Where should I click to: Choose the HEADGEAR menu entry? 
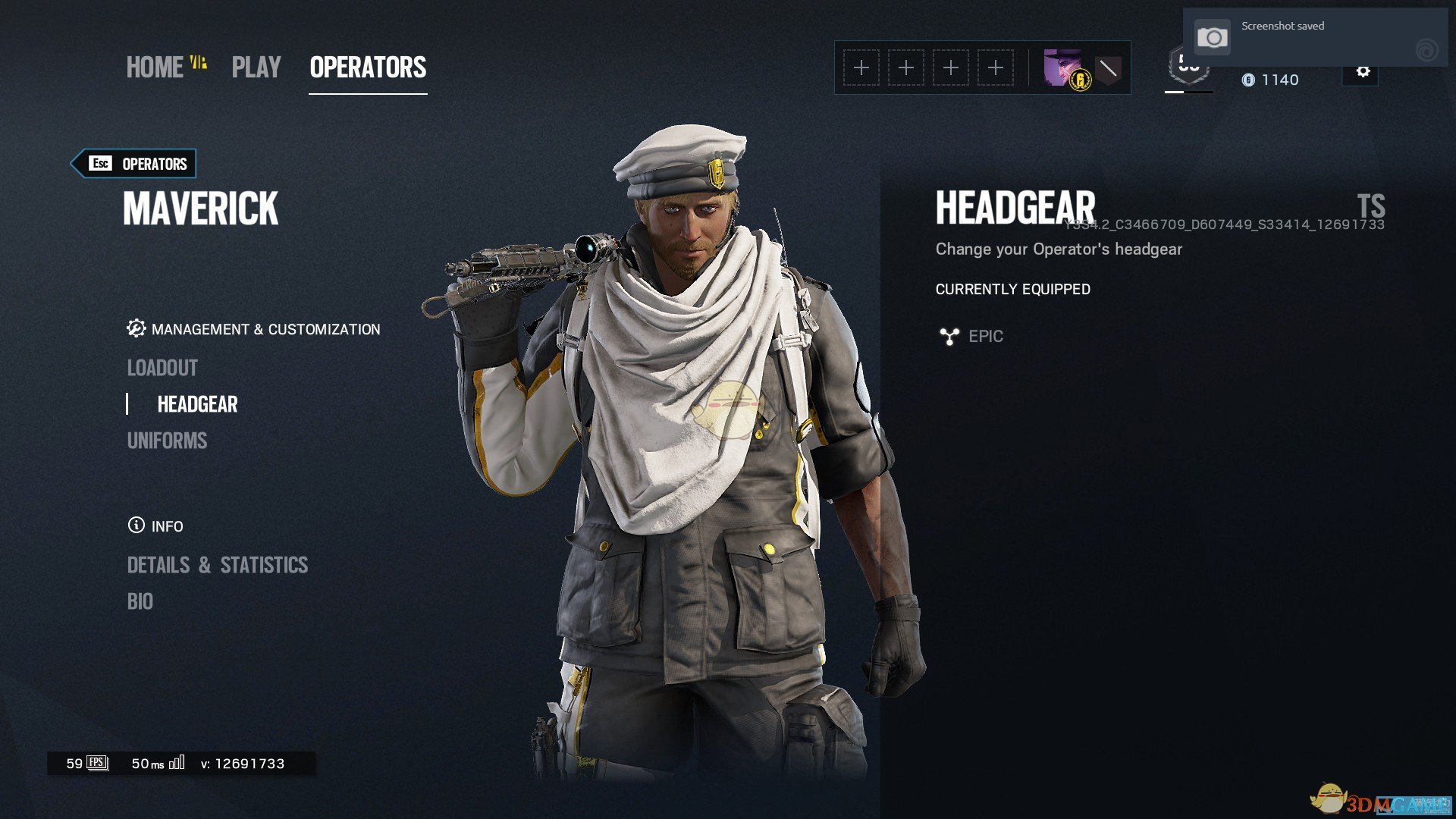click(197, 404)
